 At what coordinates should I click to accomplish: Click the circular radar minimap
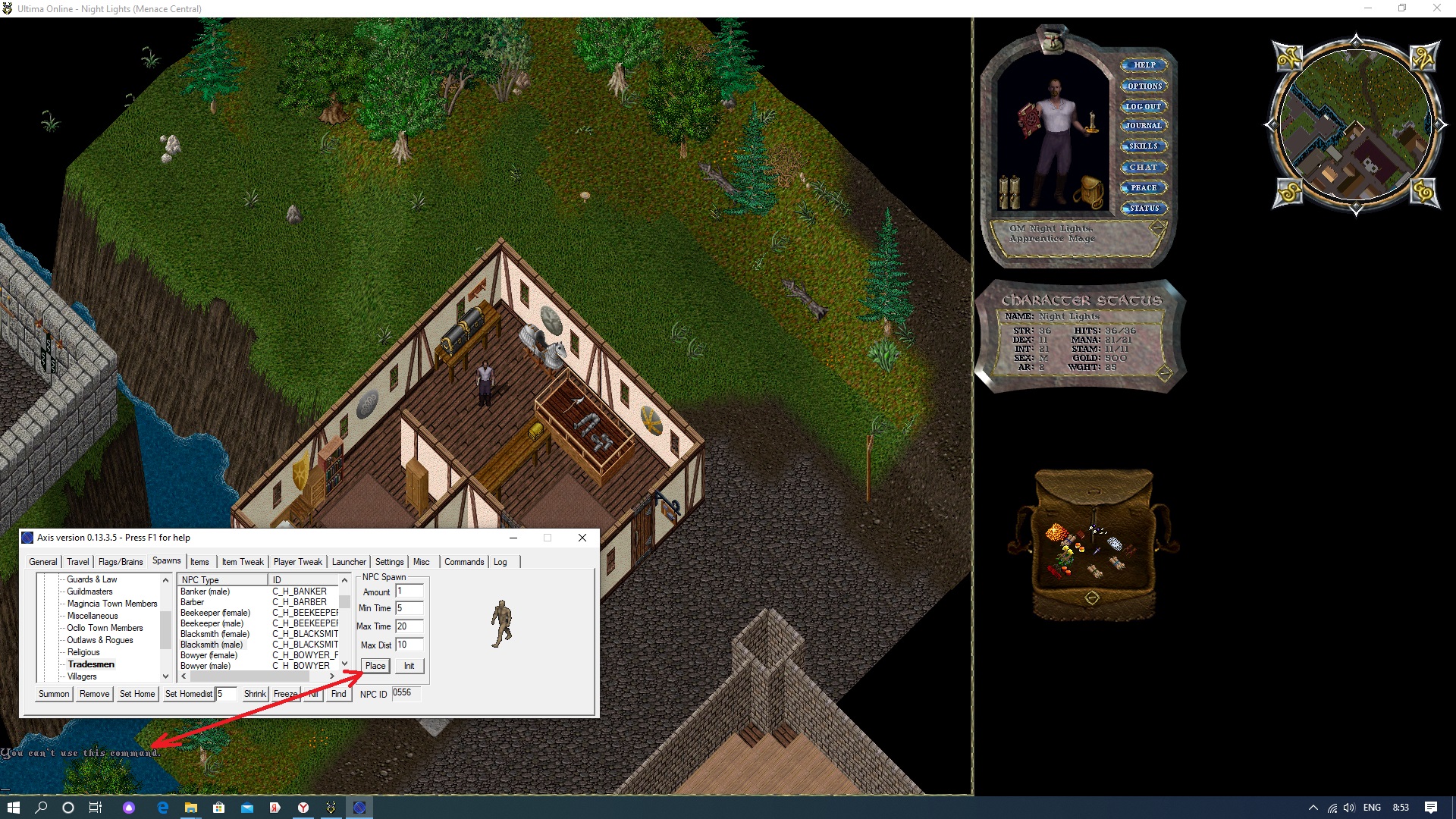click(1355, 125)
